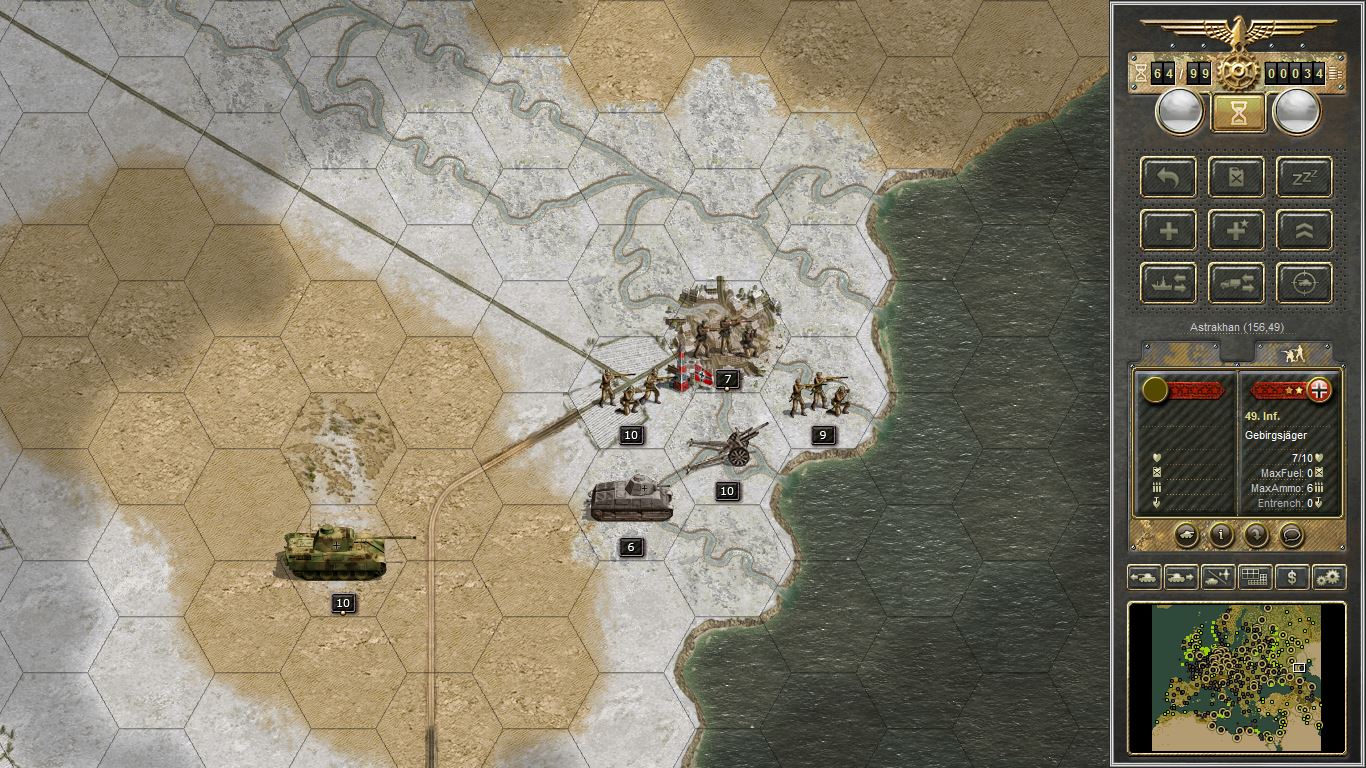Open detailed unit info with the 'i' button
The image size is (1366, 768).
pos(1221,535)
